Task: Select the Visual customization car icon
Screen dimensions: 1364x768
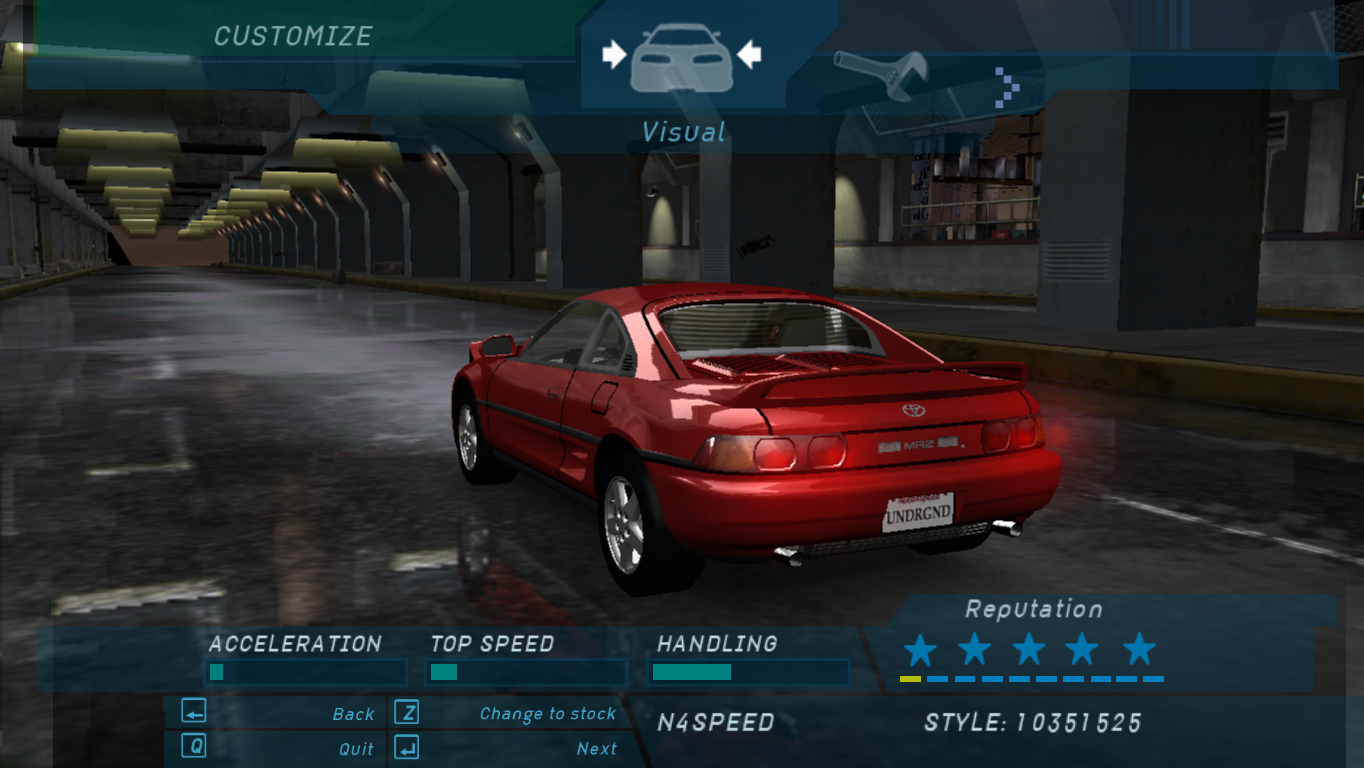Action: coord(680,58)
